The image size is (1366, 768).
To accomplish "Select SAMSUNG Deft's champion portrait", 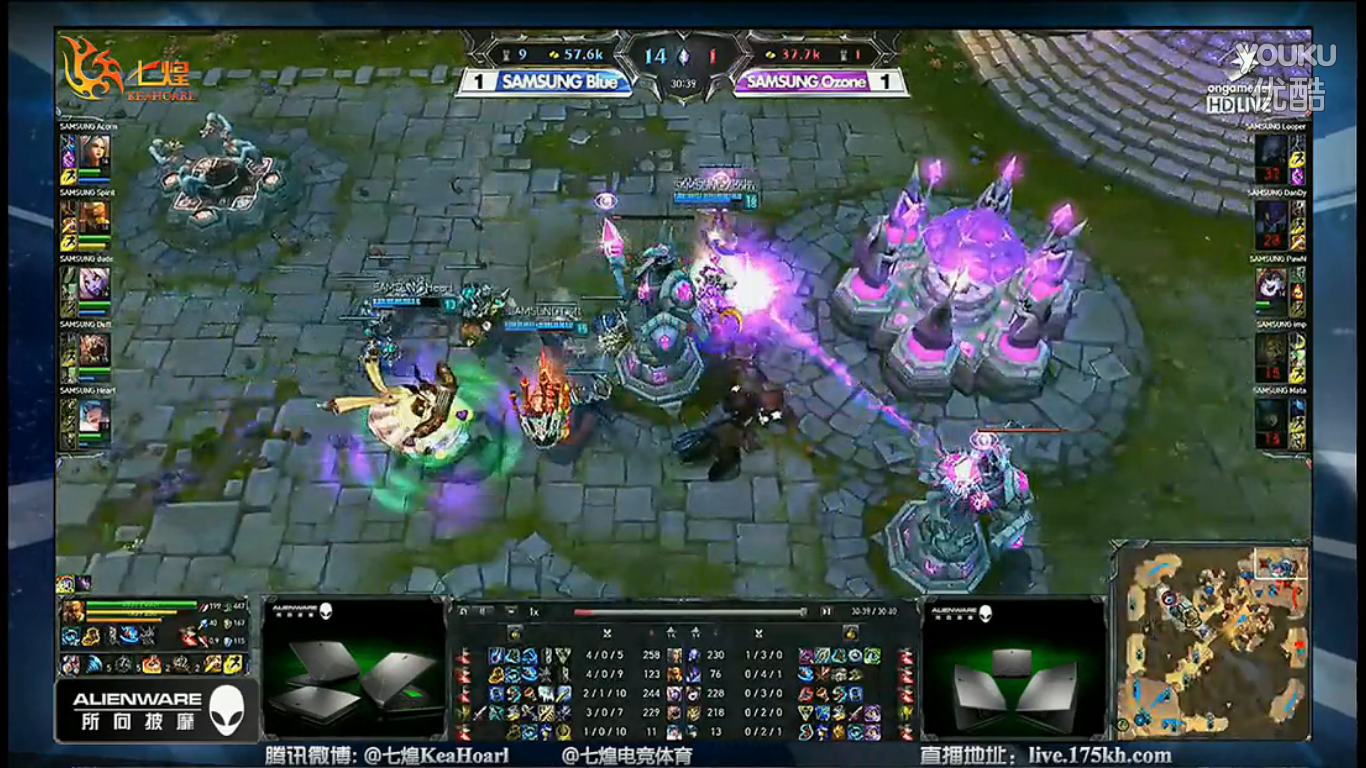I will [95, 349].
